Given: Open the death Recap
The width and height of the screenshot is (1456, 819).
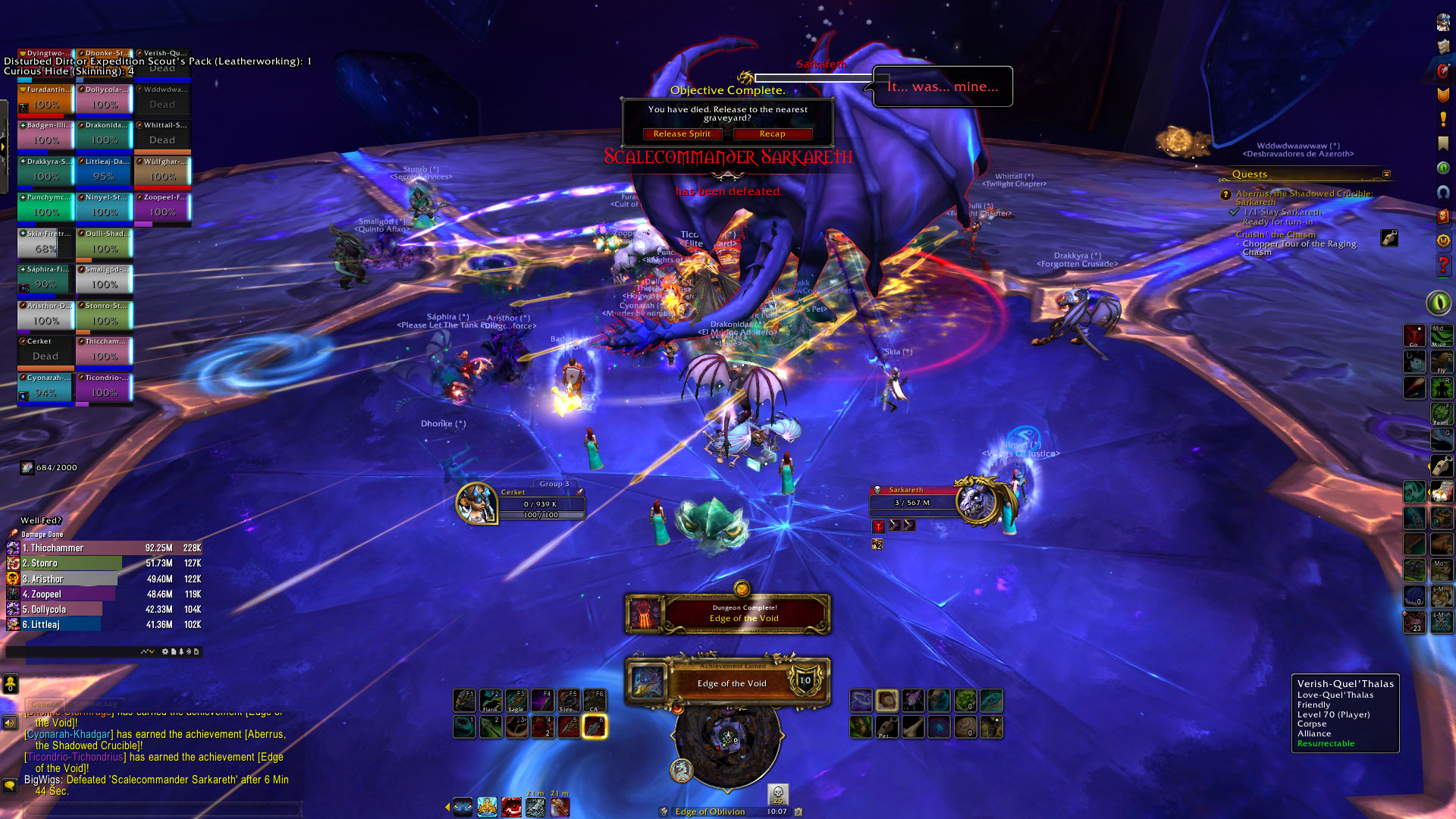Looking at the screenshot, I should pos(772,134).
